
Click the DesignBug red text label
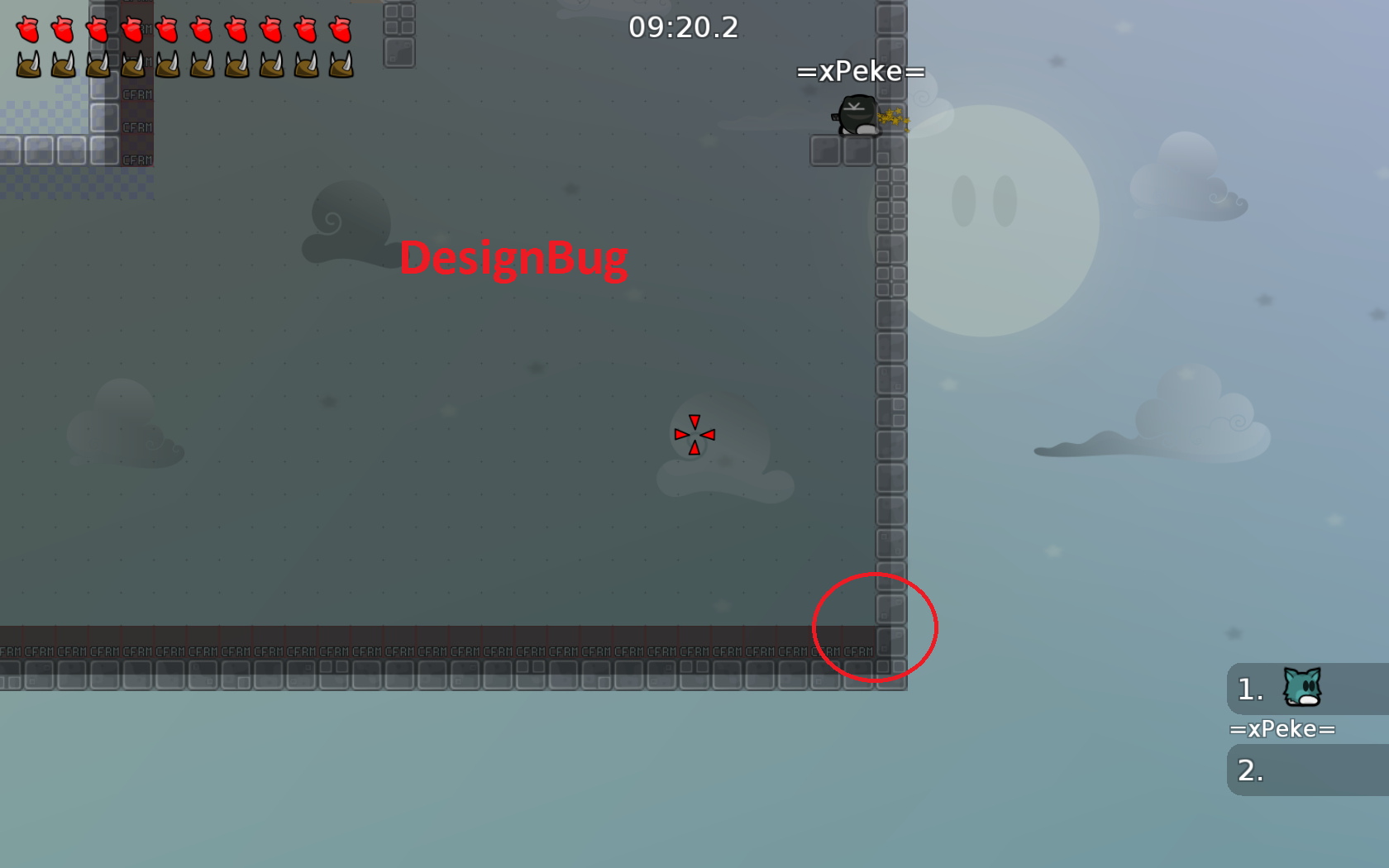513,258
